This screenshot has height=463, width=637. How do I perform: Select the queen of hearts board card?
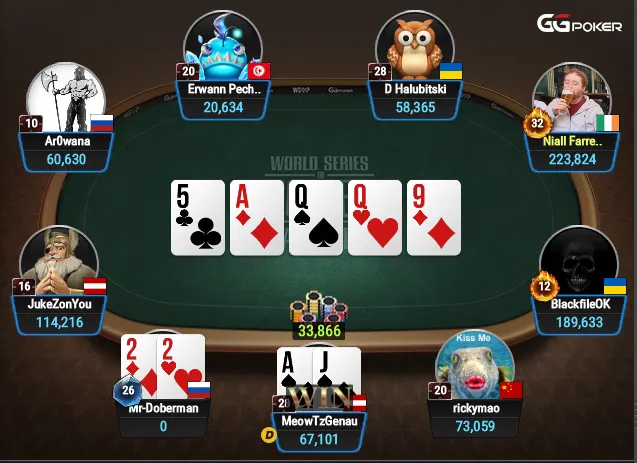pos(374,217)
